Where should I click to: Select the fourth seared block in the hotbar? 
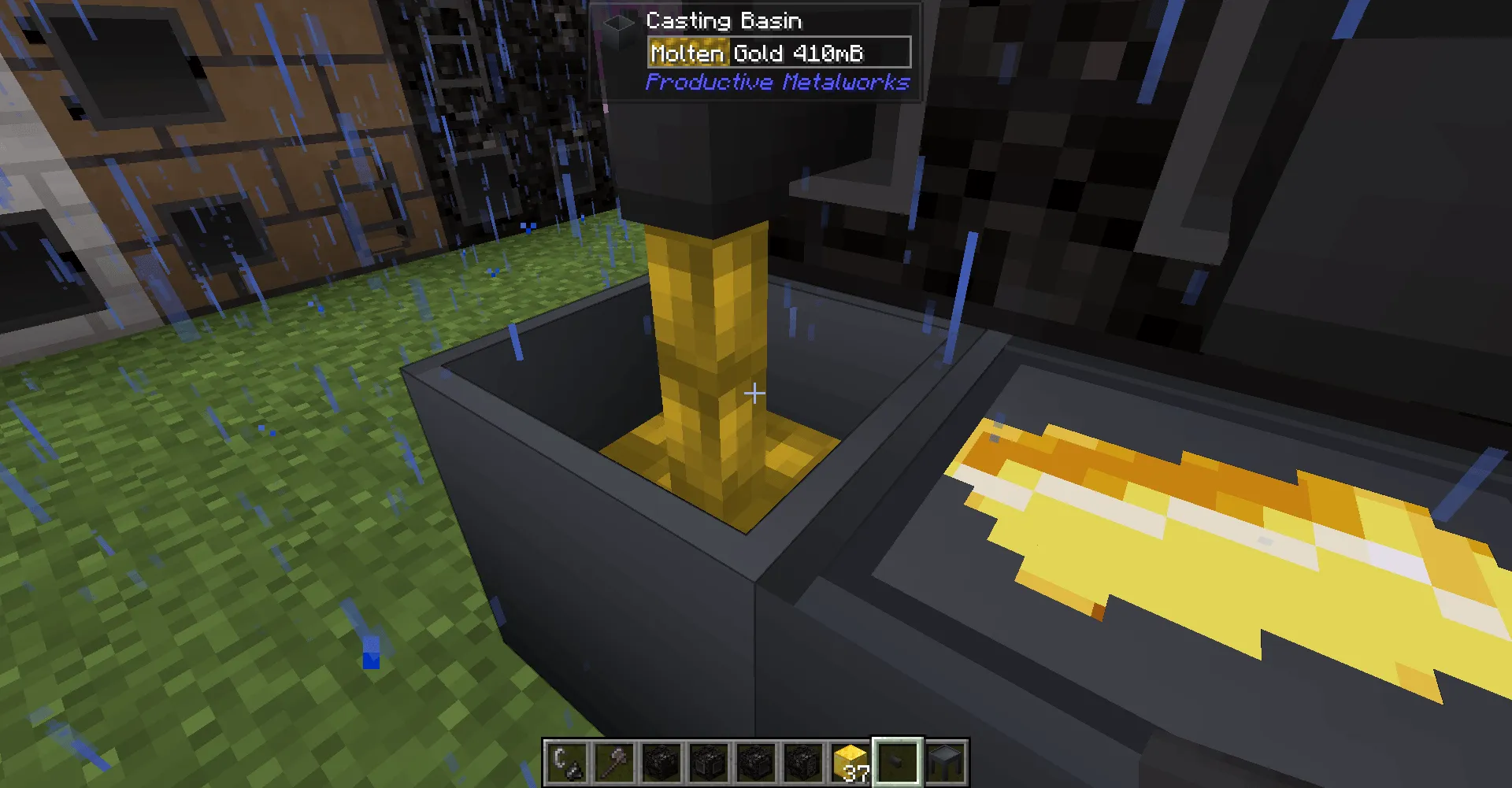(x=802, y=762)
